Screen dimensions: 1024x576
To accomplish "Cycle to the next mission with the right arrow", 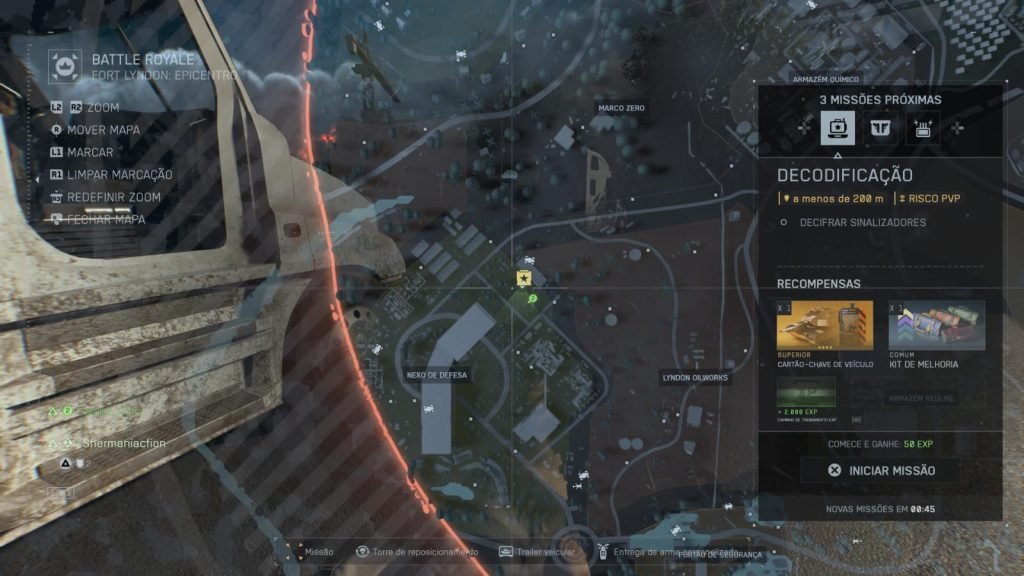I will (957, 128).
